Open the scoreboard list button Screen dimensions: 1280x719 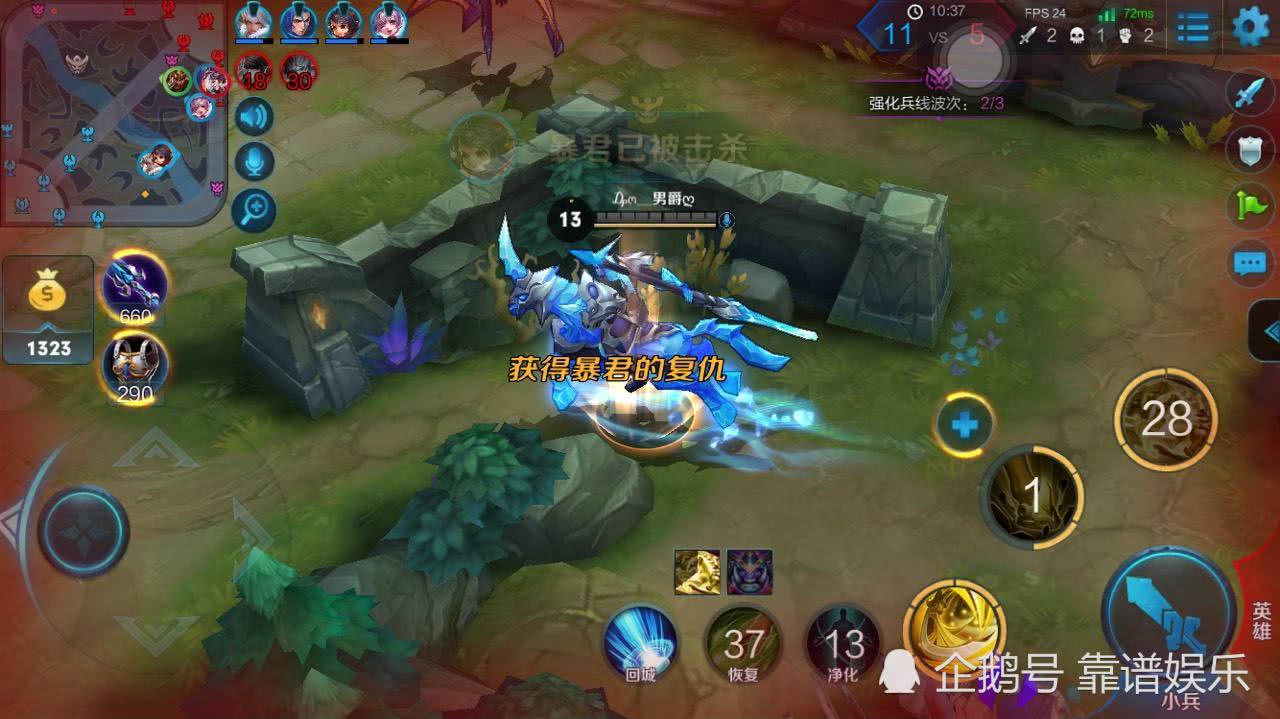(x=1193, y=28)
